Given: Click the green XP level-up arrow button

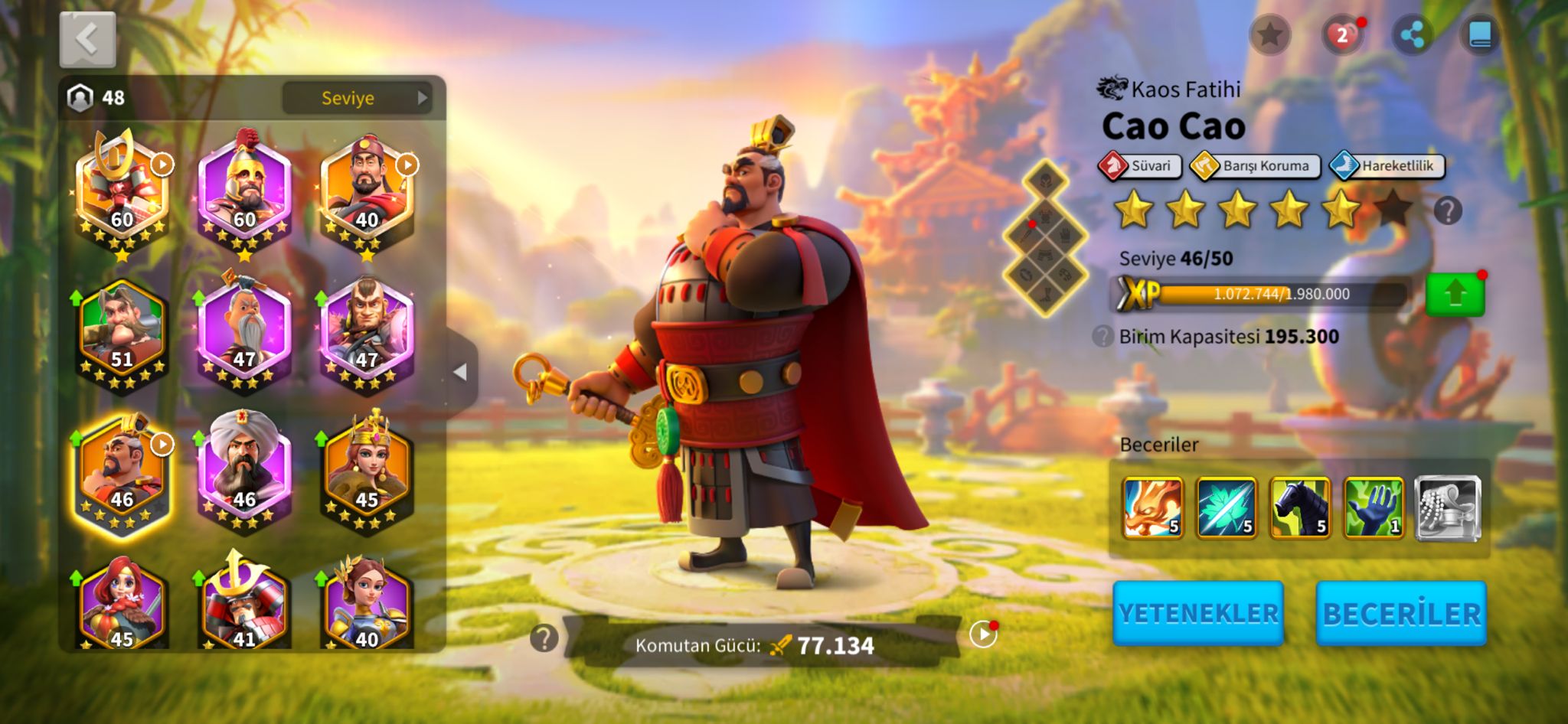Looking at the screenshot, I should (1455, 294).
